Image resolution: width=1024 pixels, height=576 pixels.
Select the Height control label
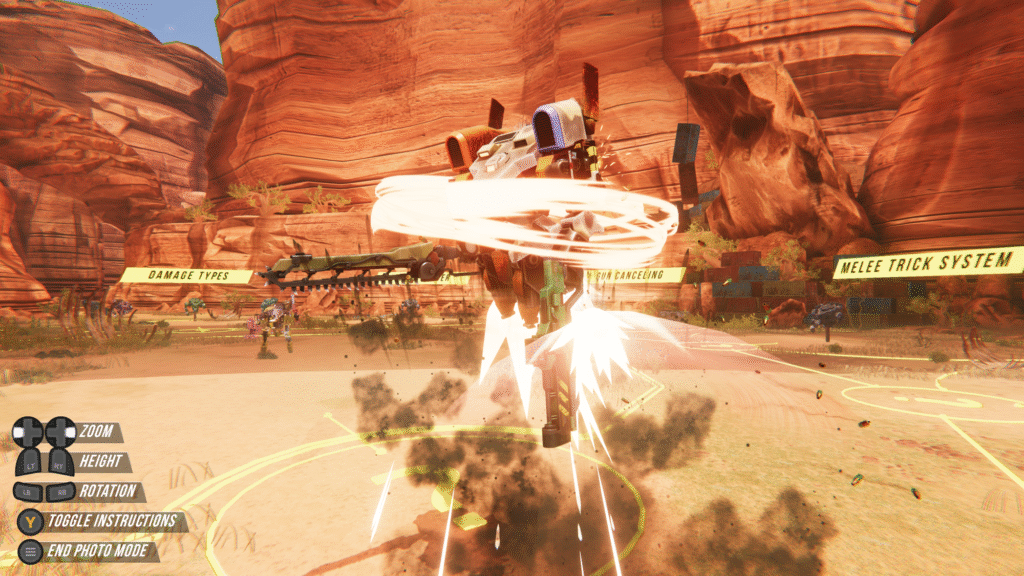pos(103,462)
